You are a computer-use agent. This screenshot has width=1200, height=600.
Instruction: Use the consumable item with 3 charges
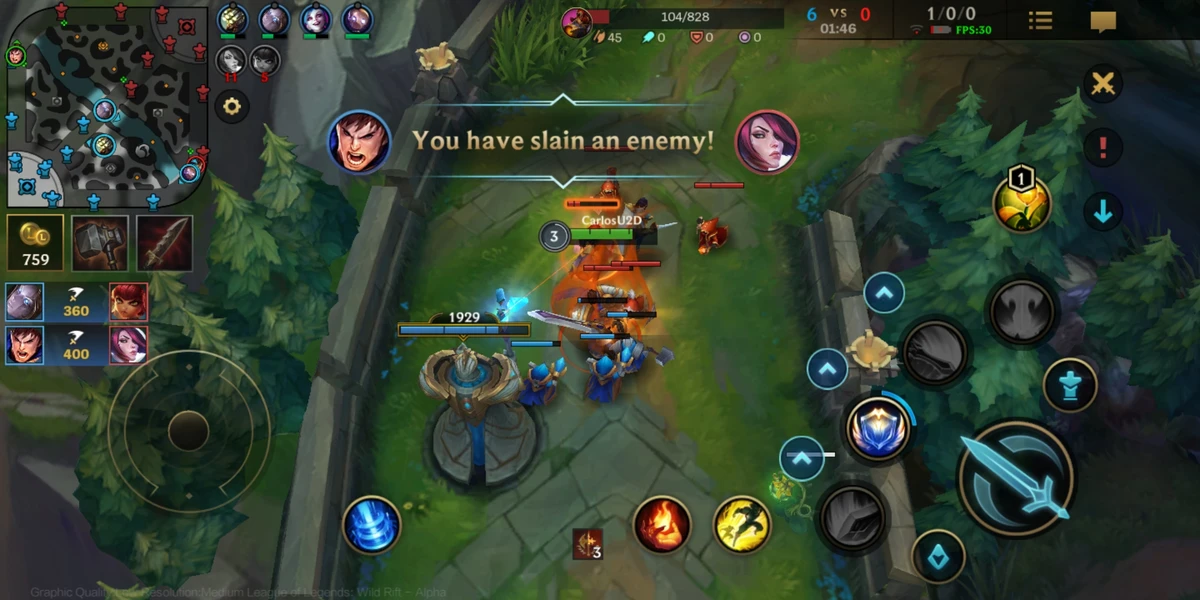coord(588,544)
